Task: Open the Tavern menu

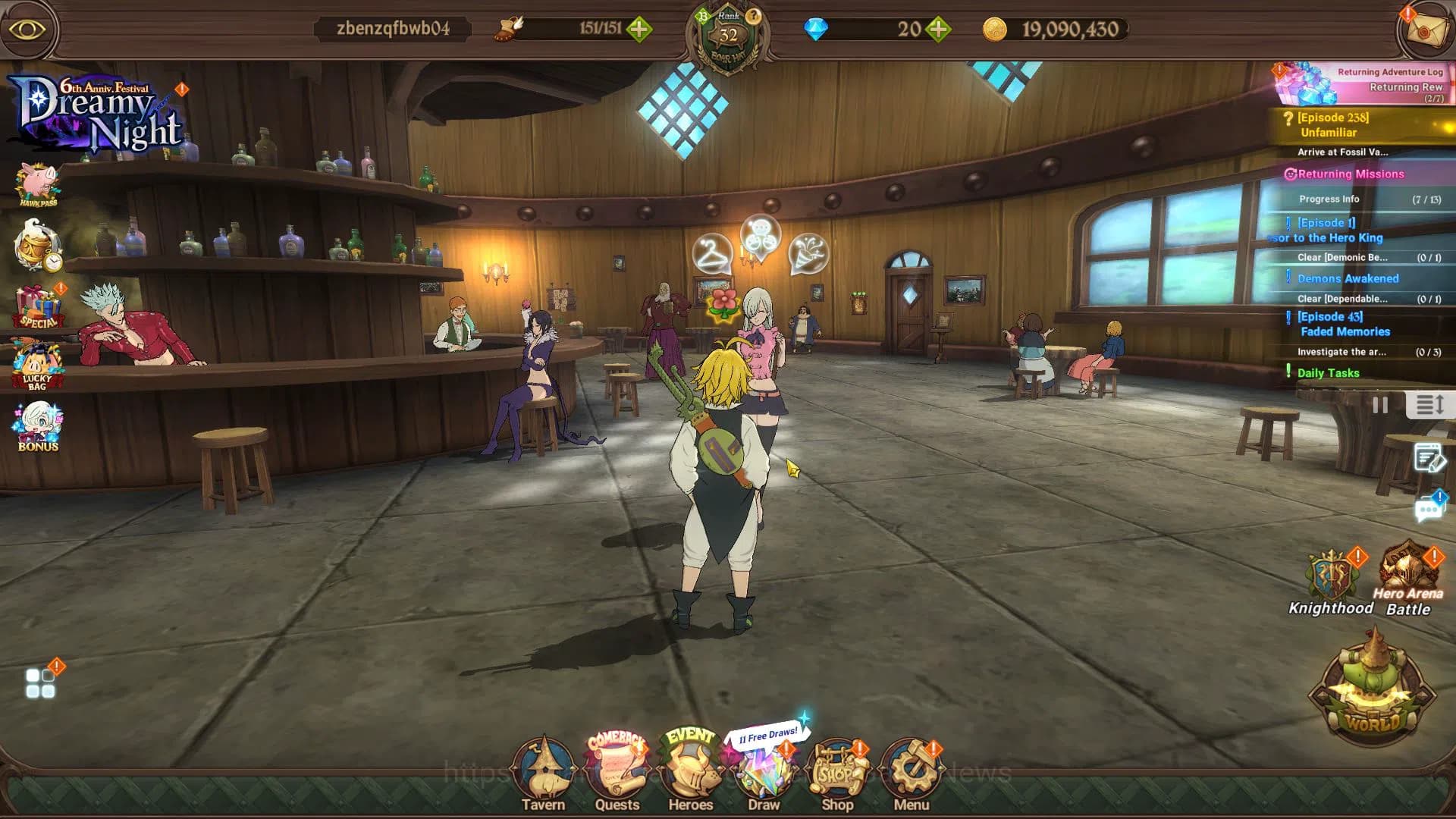Action: coord(543,773)
